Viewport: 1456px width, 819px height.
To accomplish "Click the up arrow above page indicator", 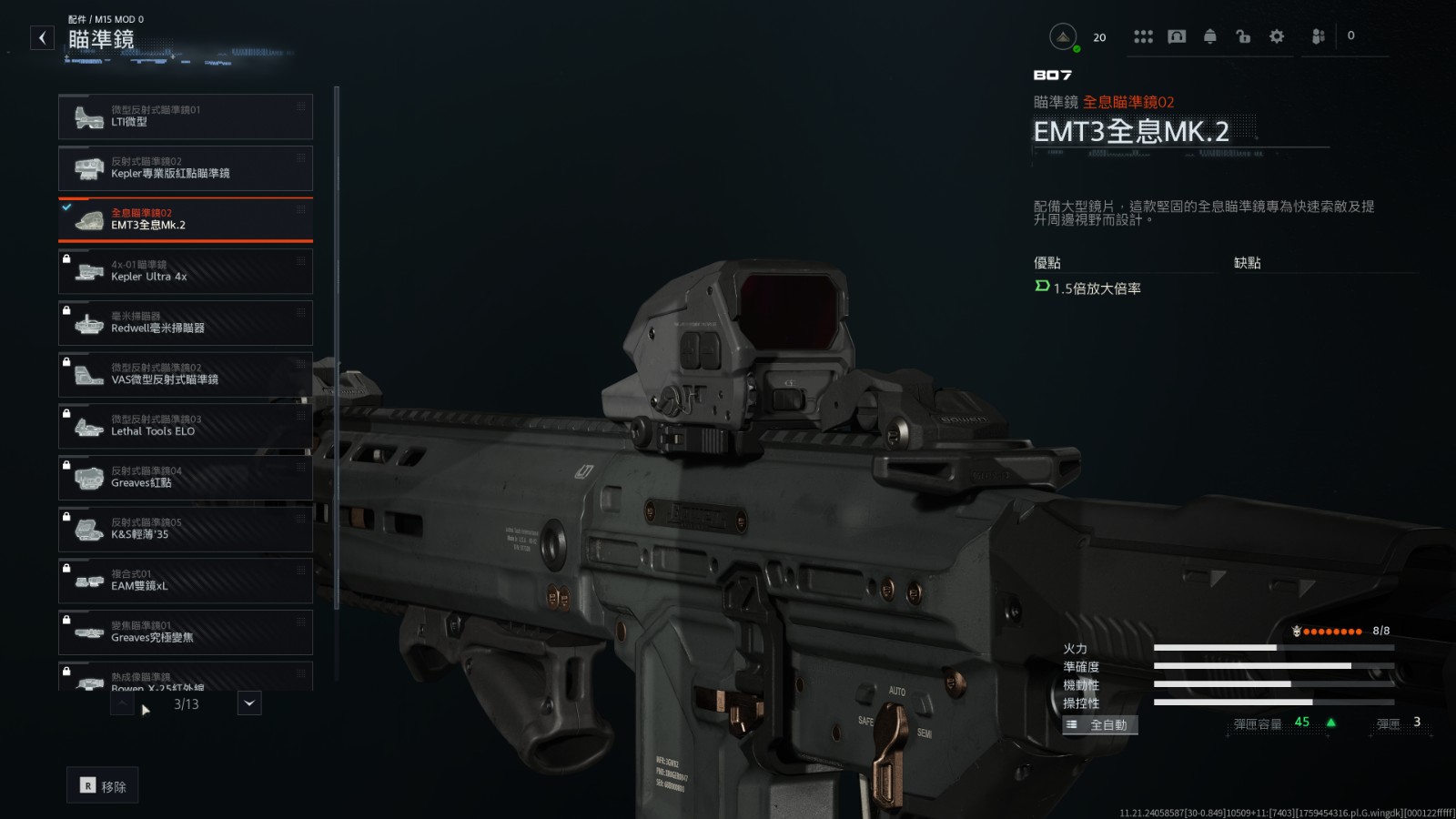I will tap(121, 704).
